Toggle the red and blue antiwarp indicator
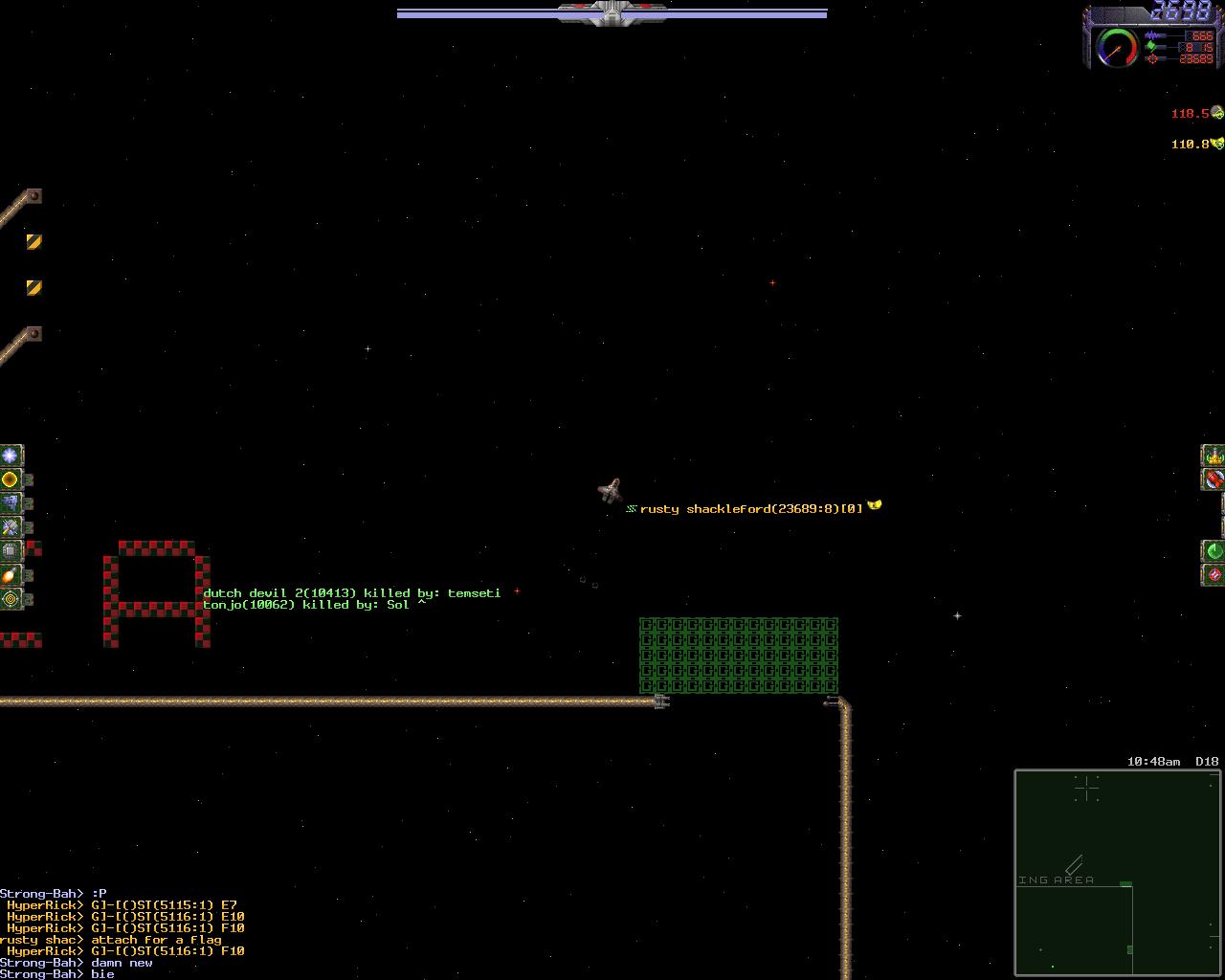1225x980 pixels. pos(1214,575)
